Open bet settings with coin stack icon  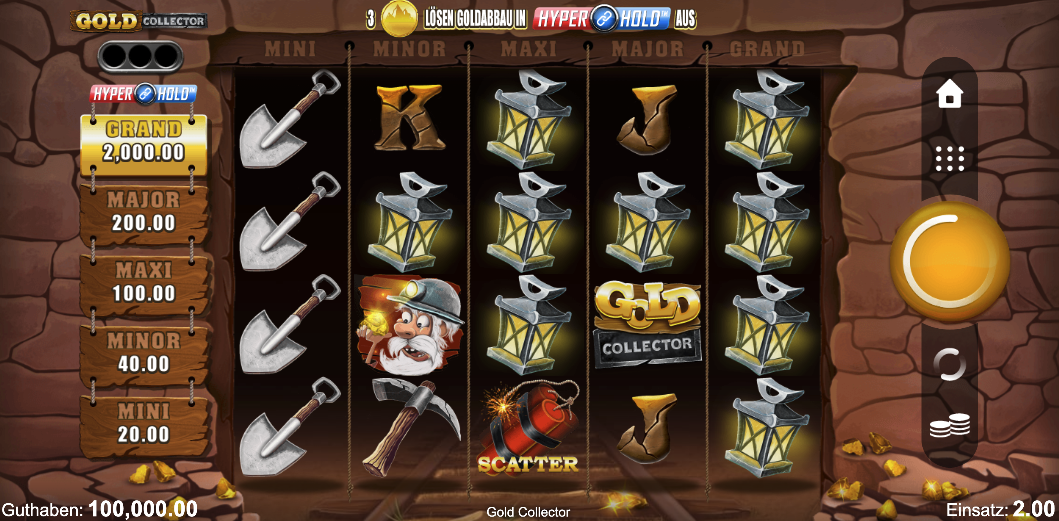click(949, 427)
